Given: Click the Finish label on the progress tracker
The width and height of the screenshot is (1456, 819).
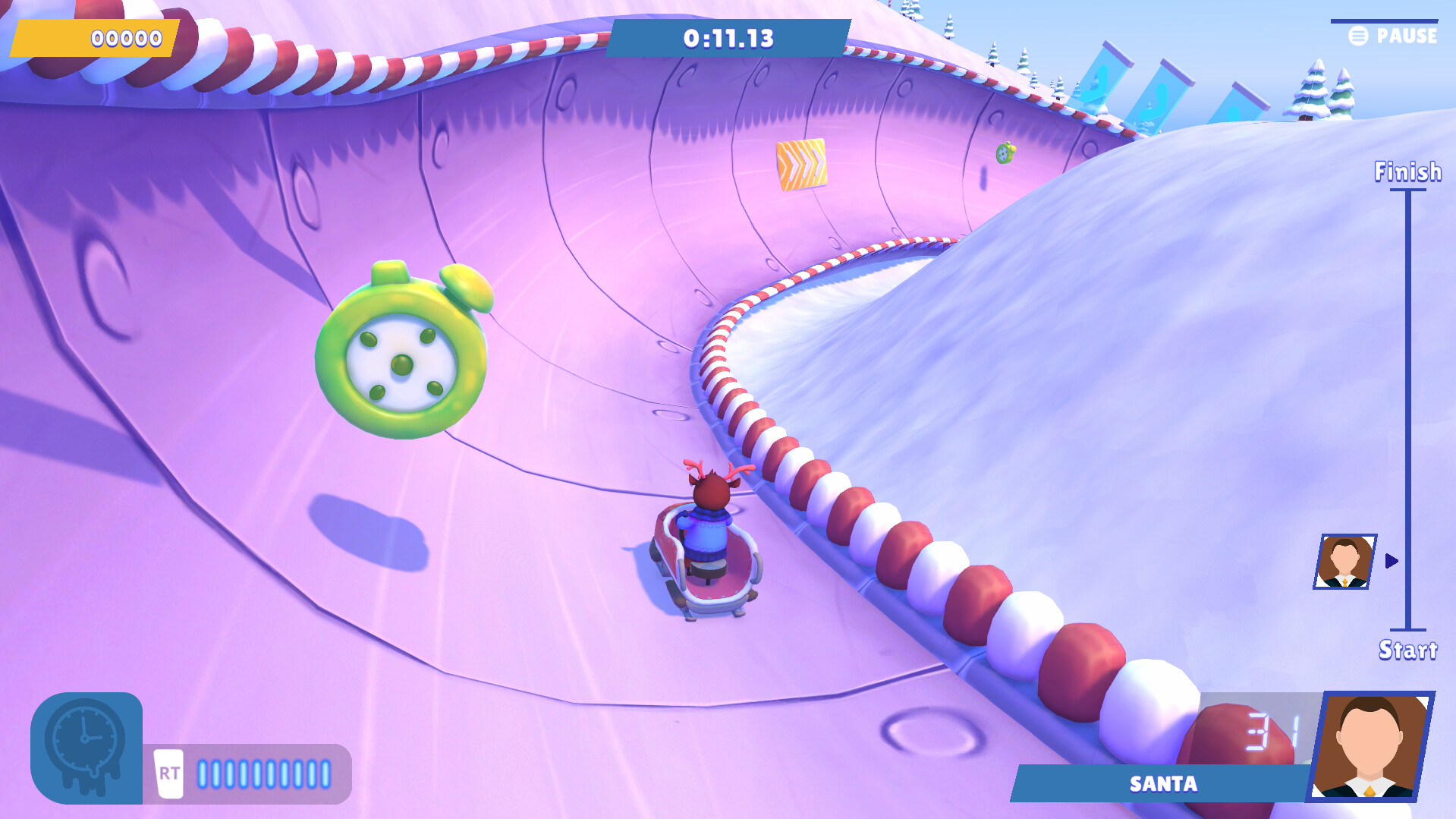Looking at the screenshot, I should [x=1407, y=173].
